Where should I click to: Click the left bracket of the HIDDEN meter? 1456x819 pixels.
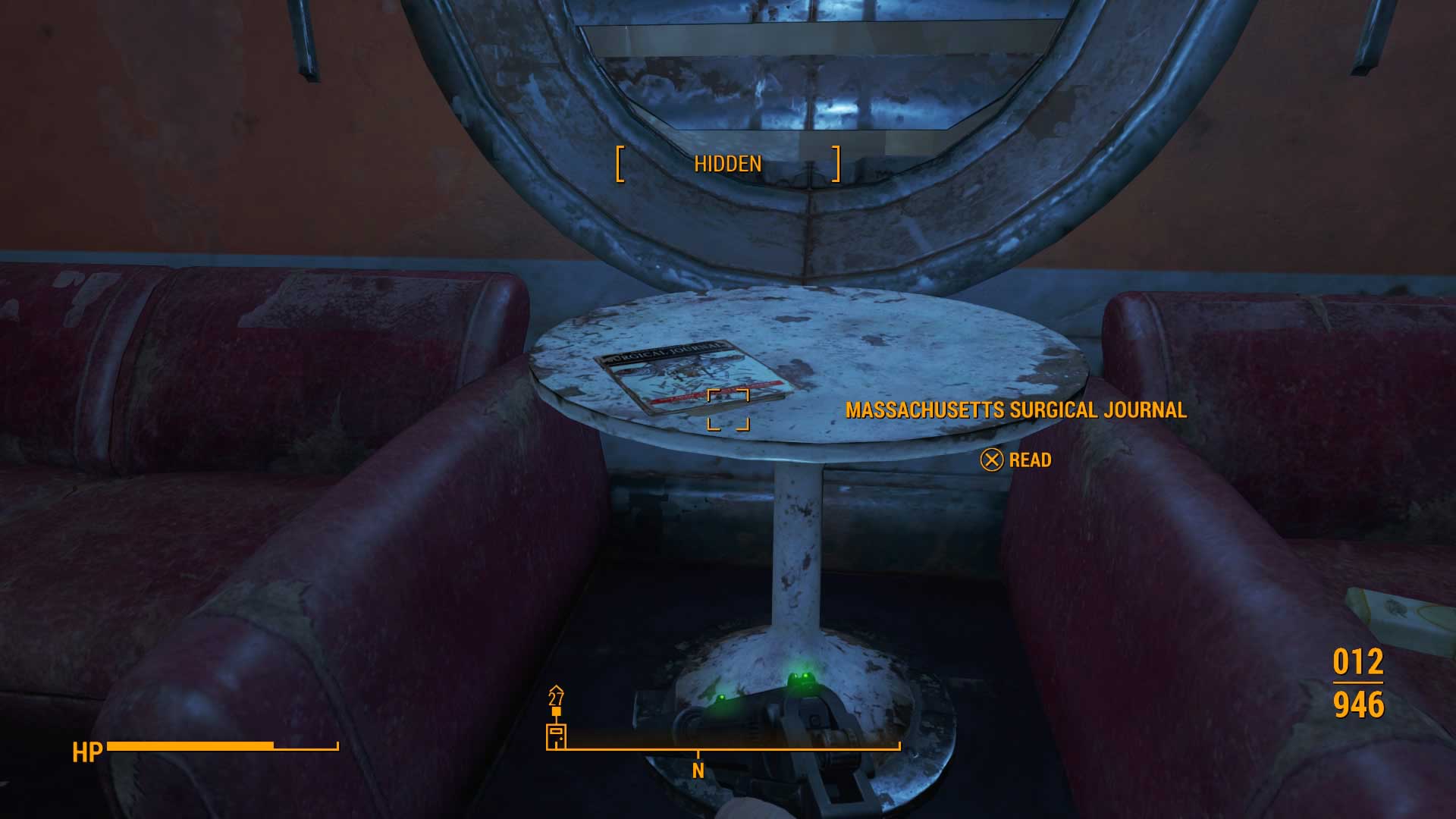620,164
